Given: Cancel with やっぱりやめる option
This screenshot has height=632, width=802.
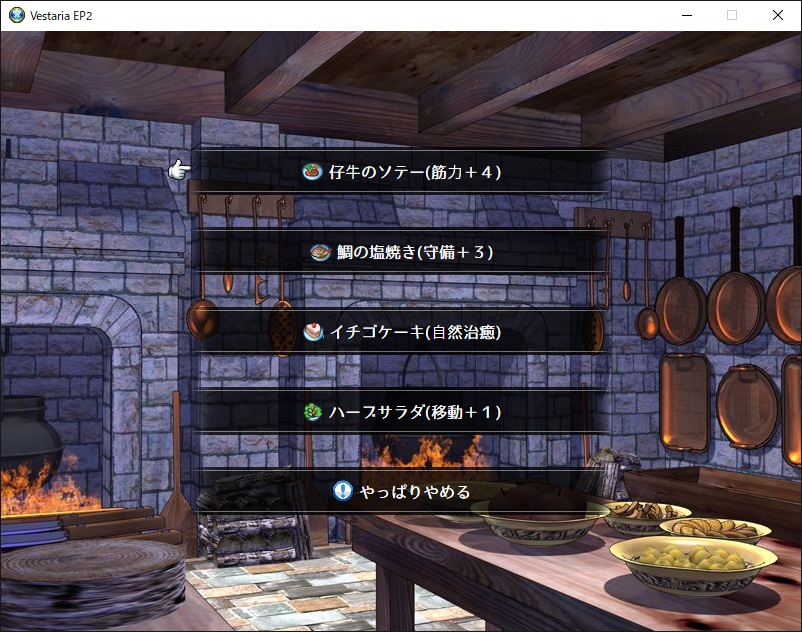Looking at the screenshot, I should coord(402,491).
